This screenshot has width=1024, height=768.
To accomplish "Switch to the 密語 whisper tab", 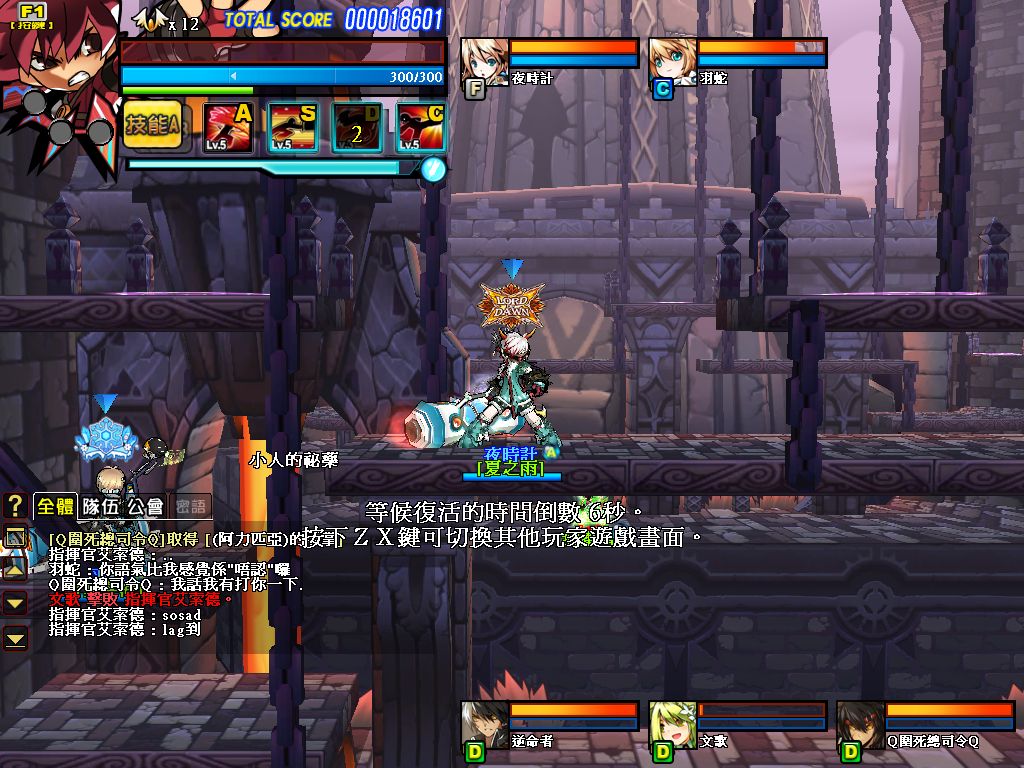I will pos(192,506).
